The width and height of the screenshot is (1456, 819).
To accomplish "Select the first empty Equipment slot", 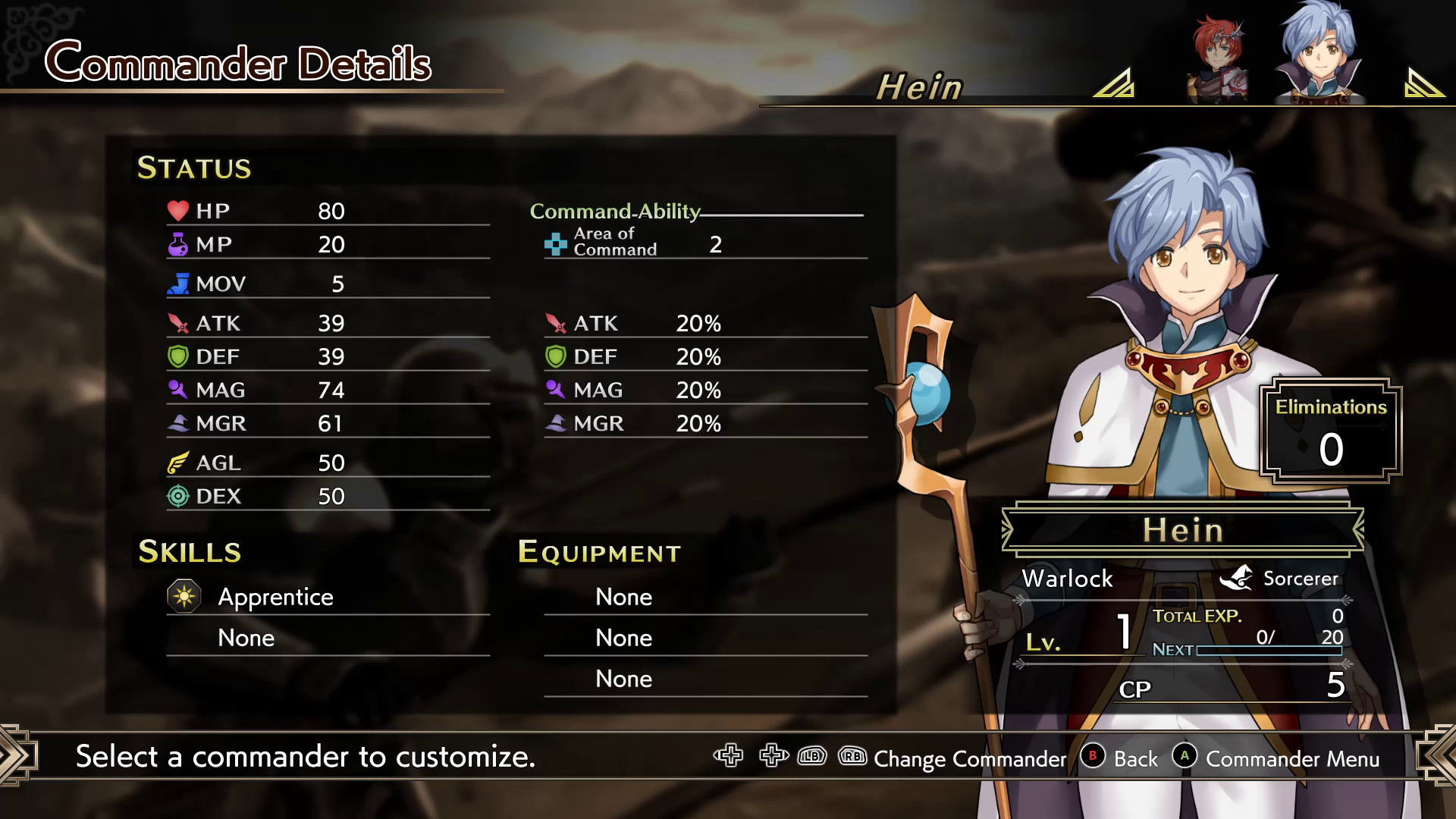I will (x=623, y=597).
